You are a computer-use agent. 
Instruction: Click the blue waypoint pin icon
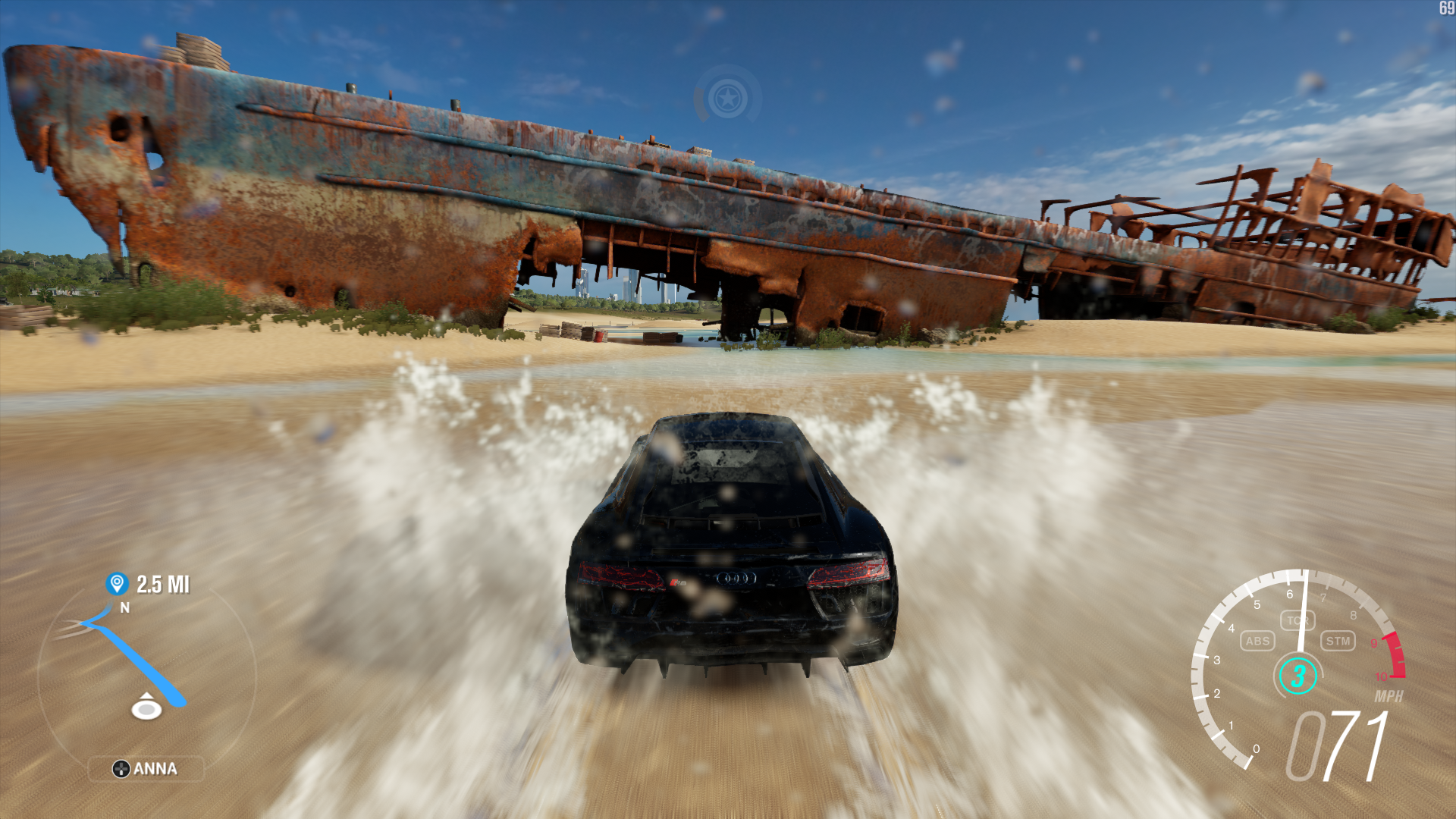click(115, 585)
